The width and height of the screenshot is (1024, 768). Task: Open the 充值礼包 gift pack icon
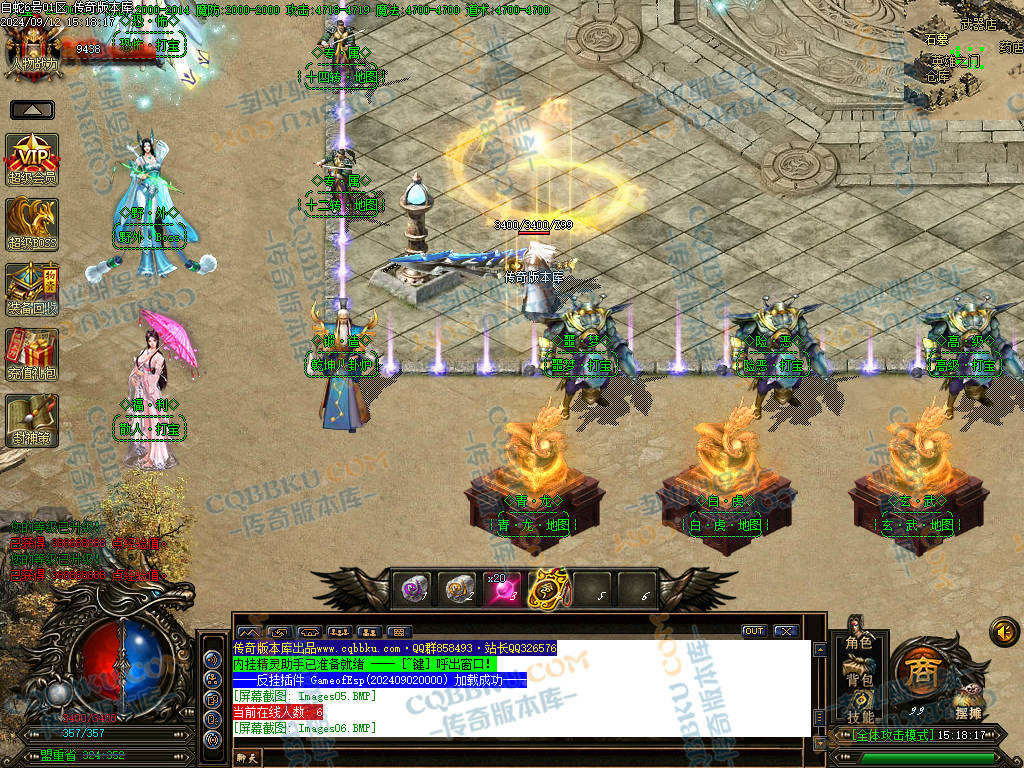pos(32,354)
